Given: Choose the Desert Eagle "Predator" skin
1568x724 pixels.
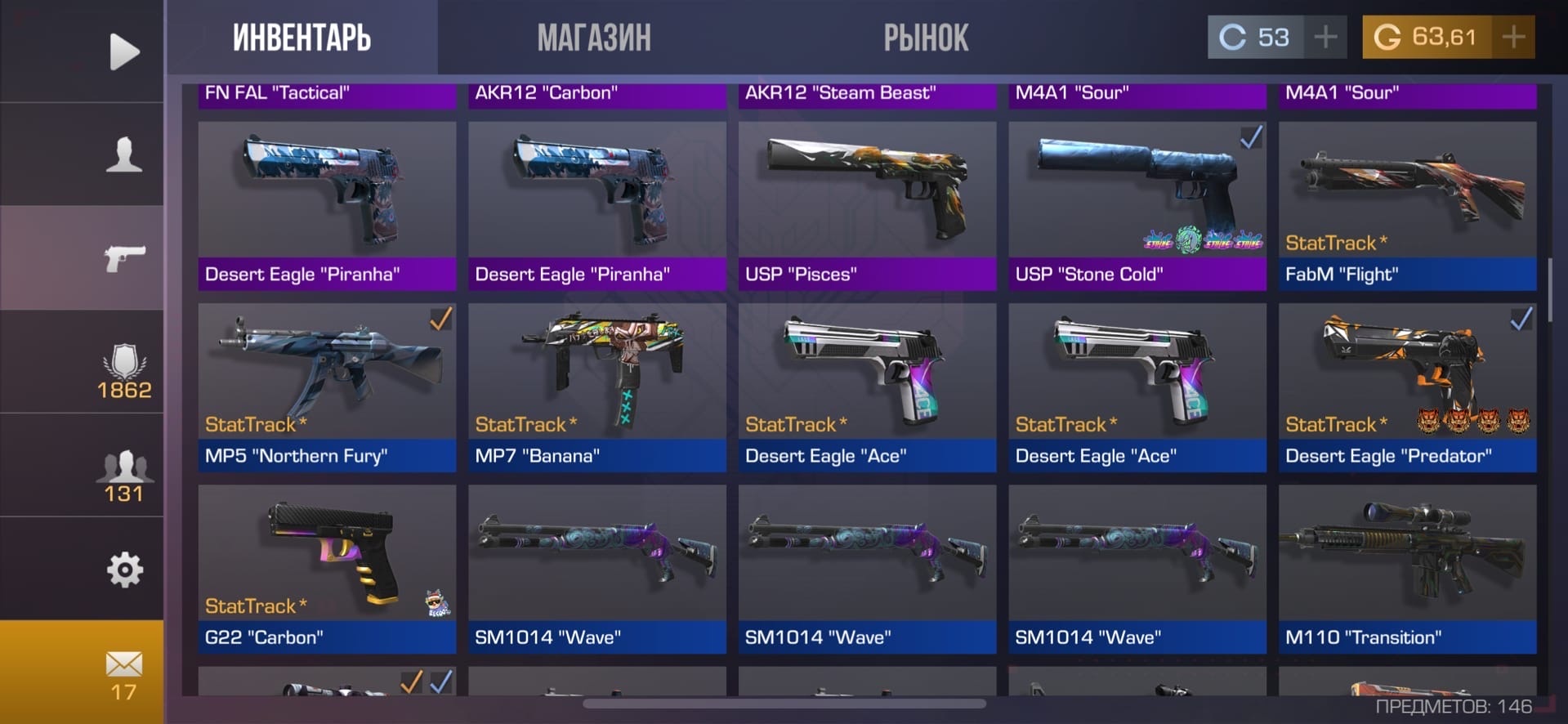Looking at the screenshot, I should 1407,387.
